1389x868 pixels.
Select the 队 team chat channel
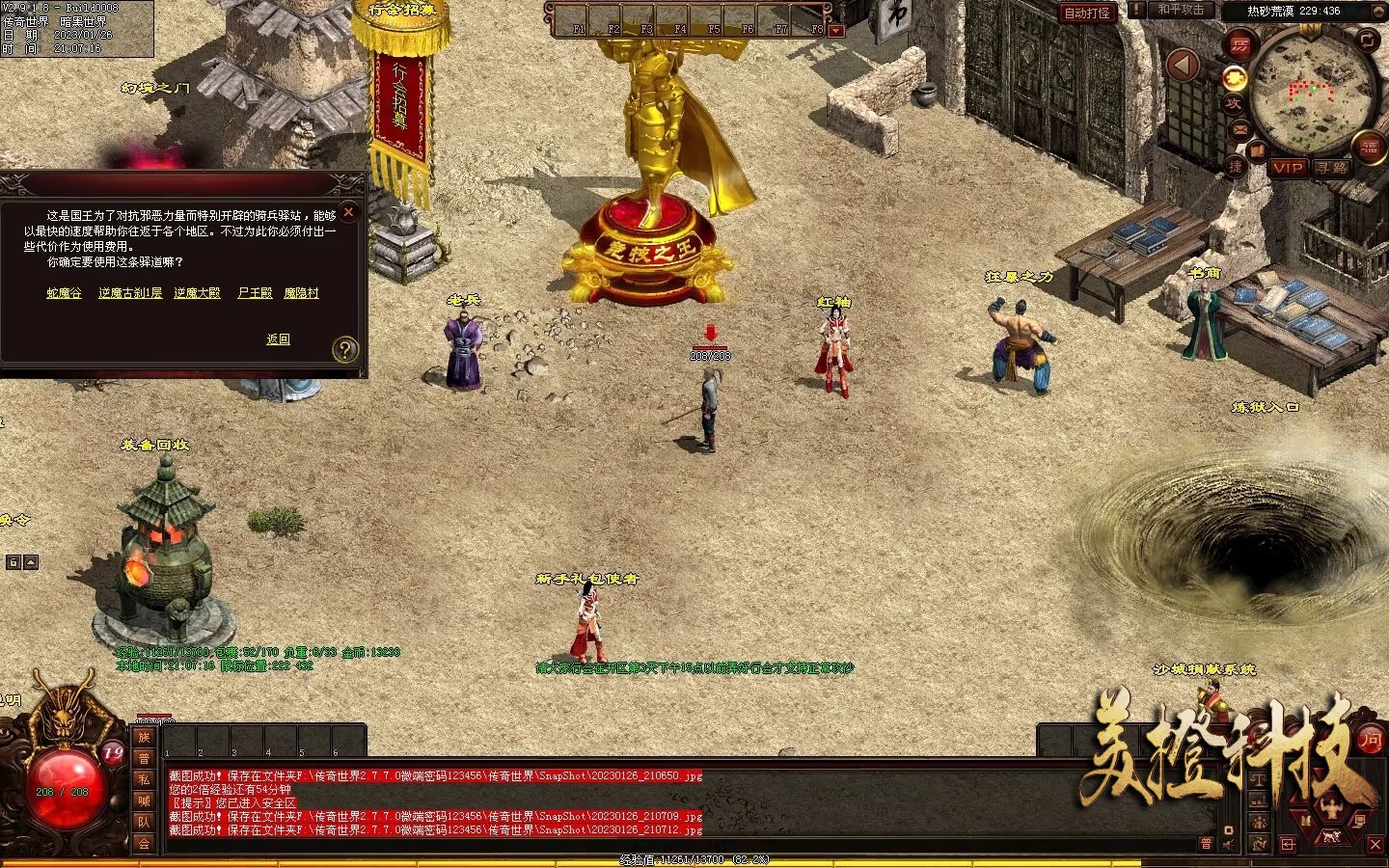click(144, 822)
